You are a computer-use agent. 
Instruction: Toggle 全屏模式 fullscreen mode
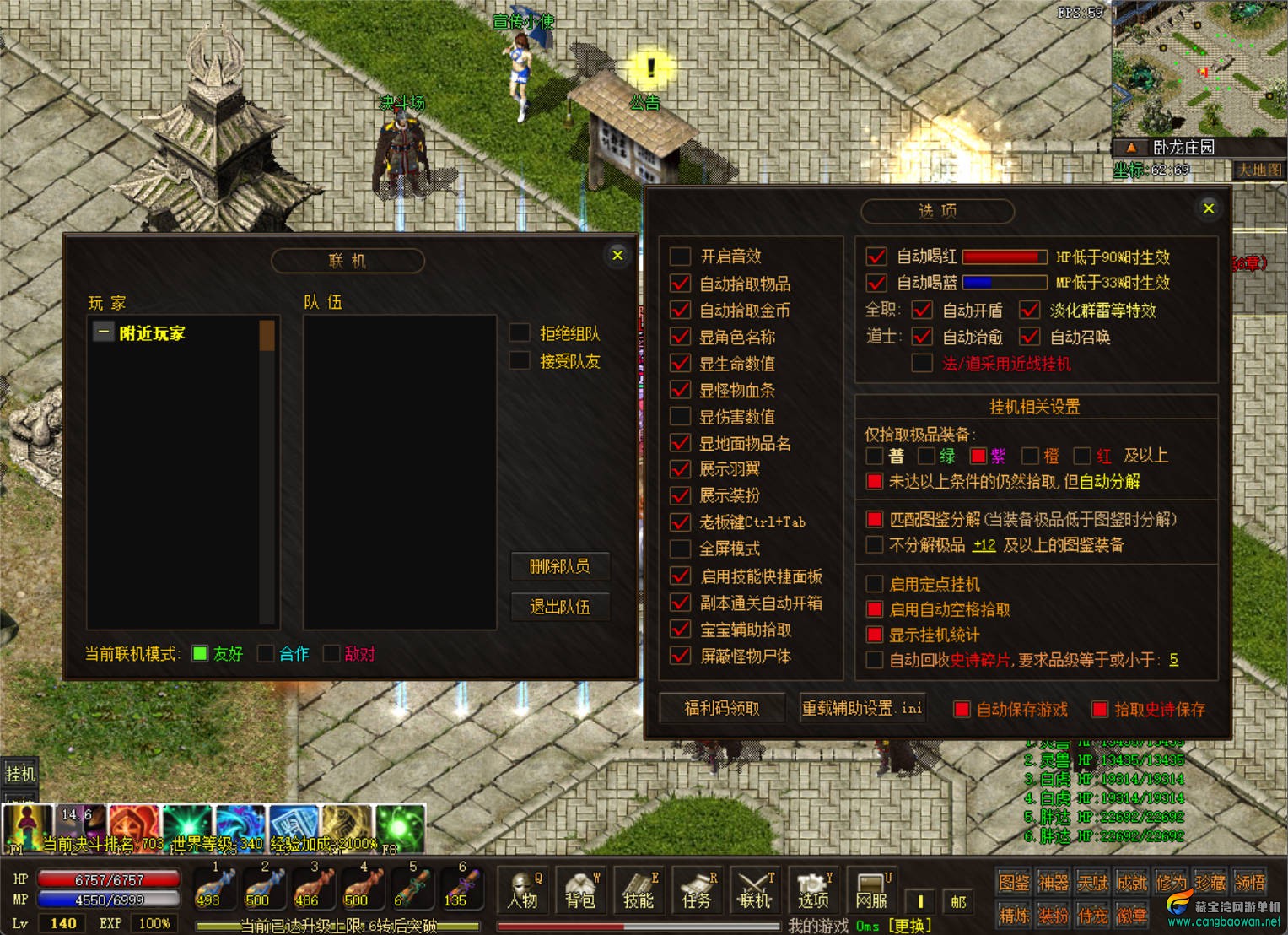681,549
